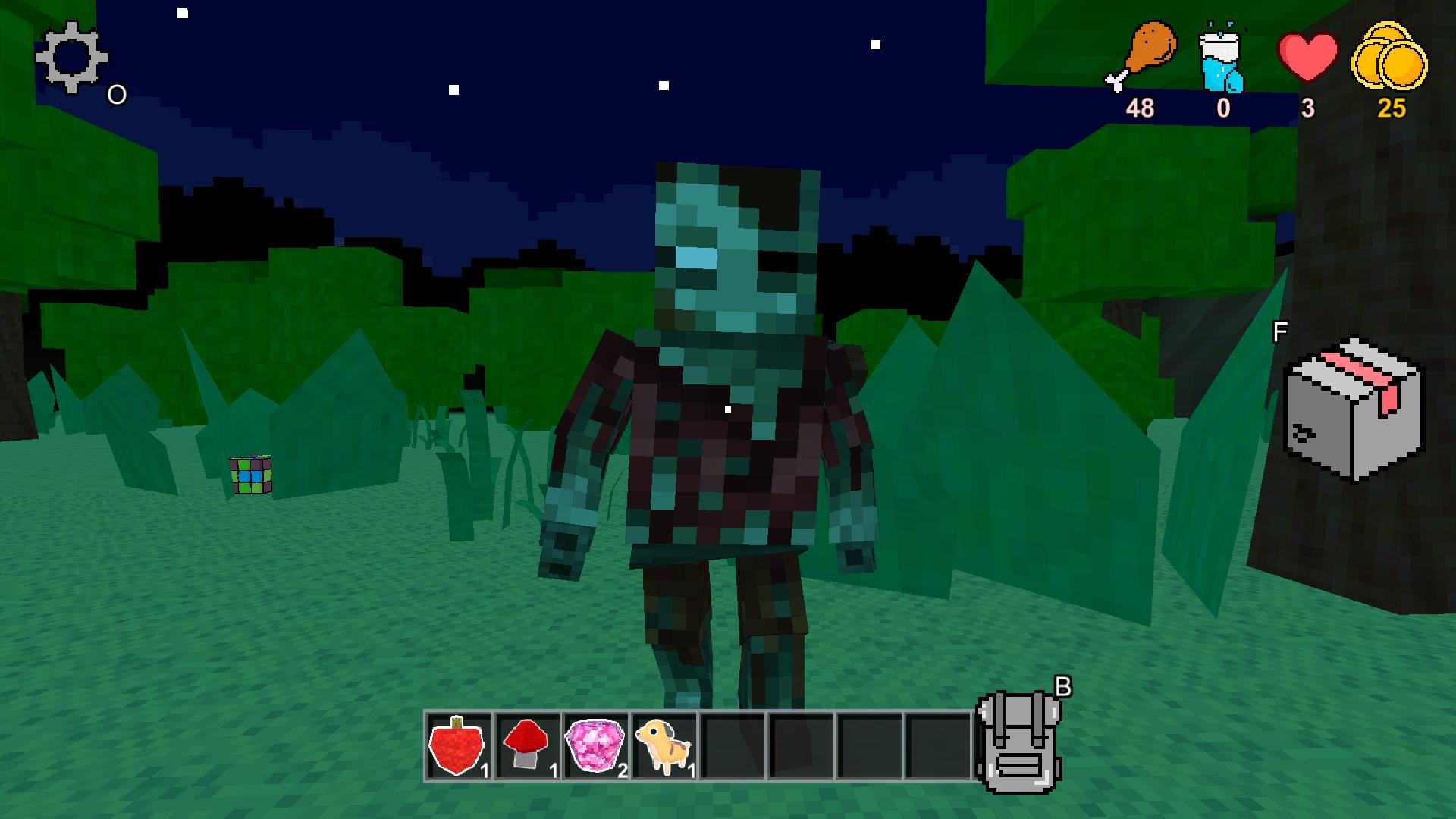Image resolution: width=1456 pixels, height=819 pixels.
Task: Click the coin counter showing 25
Action: (x=1392, y=108)
